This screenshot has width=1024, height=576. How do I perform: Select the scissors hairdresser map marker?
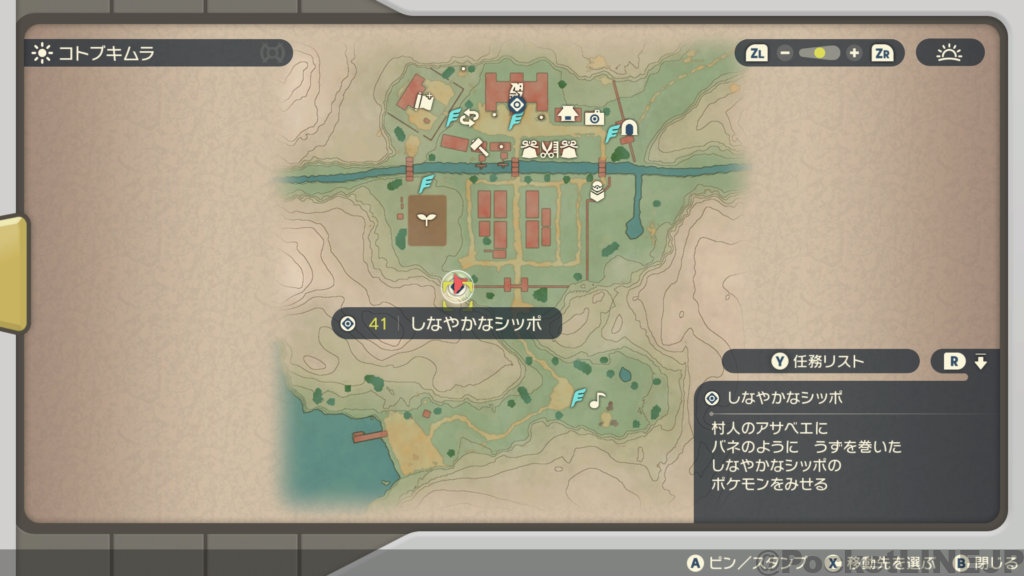[549, 151]
